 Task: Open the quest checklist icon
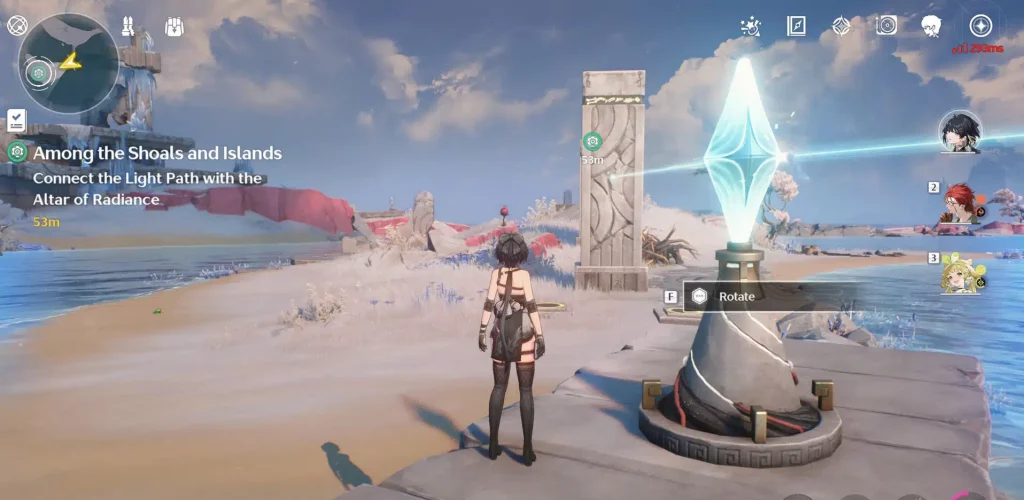[16, 120]
